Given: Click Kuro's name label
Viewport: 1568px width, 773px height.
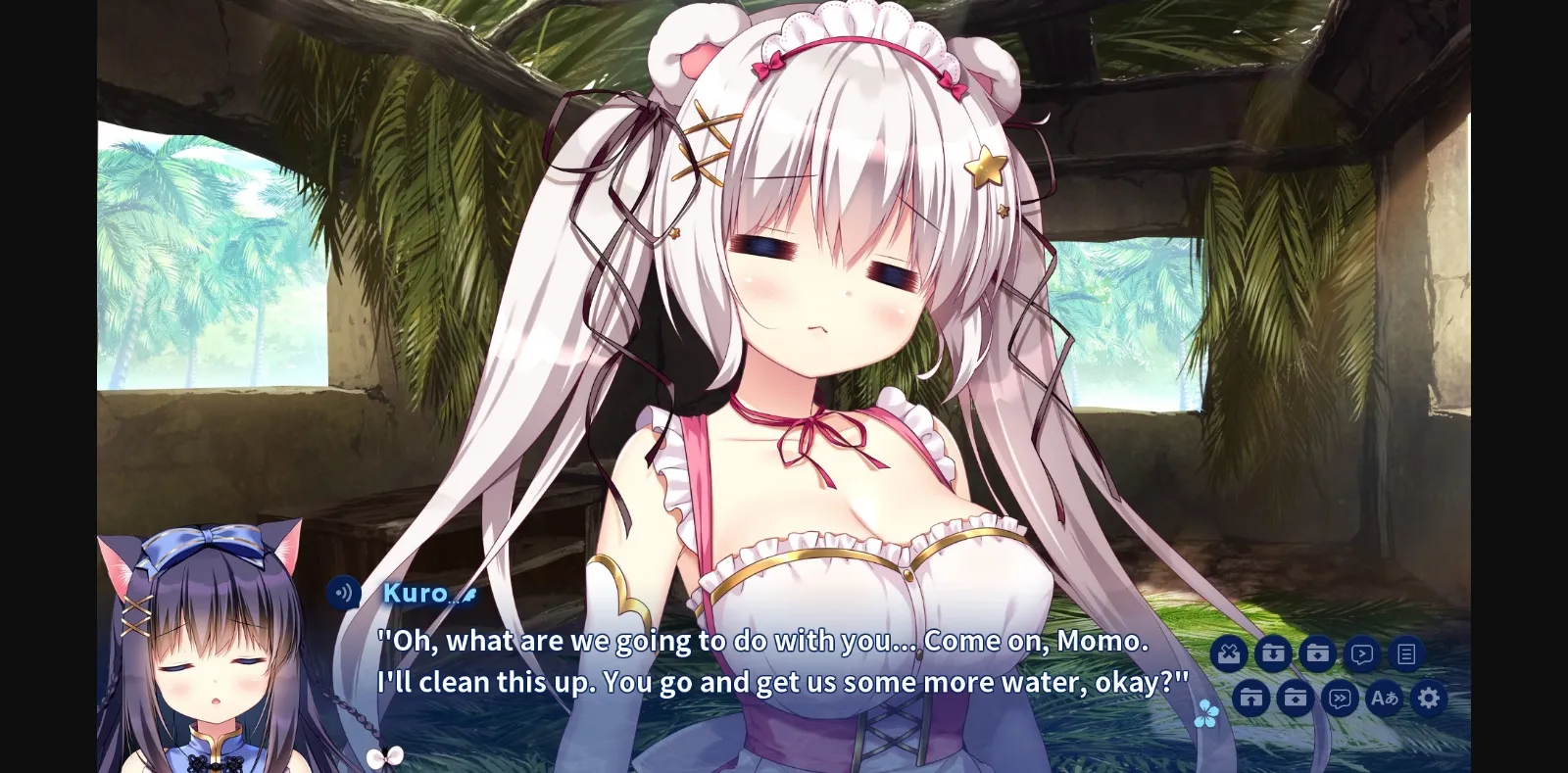Looking at the screenshot, I should coord(416,592).
